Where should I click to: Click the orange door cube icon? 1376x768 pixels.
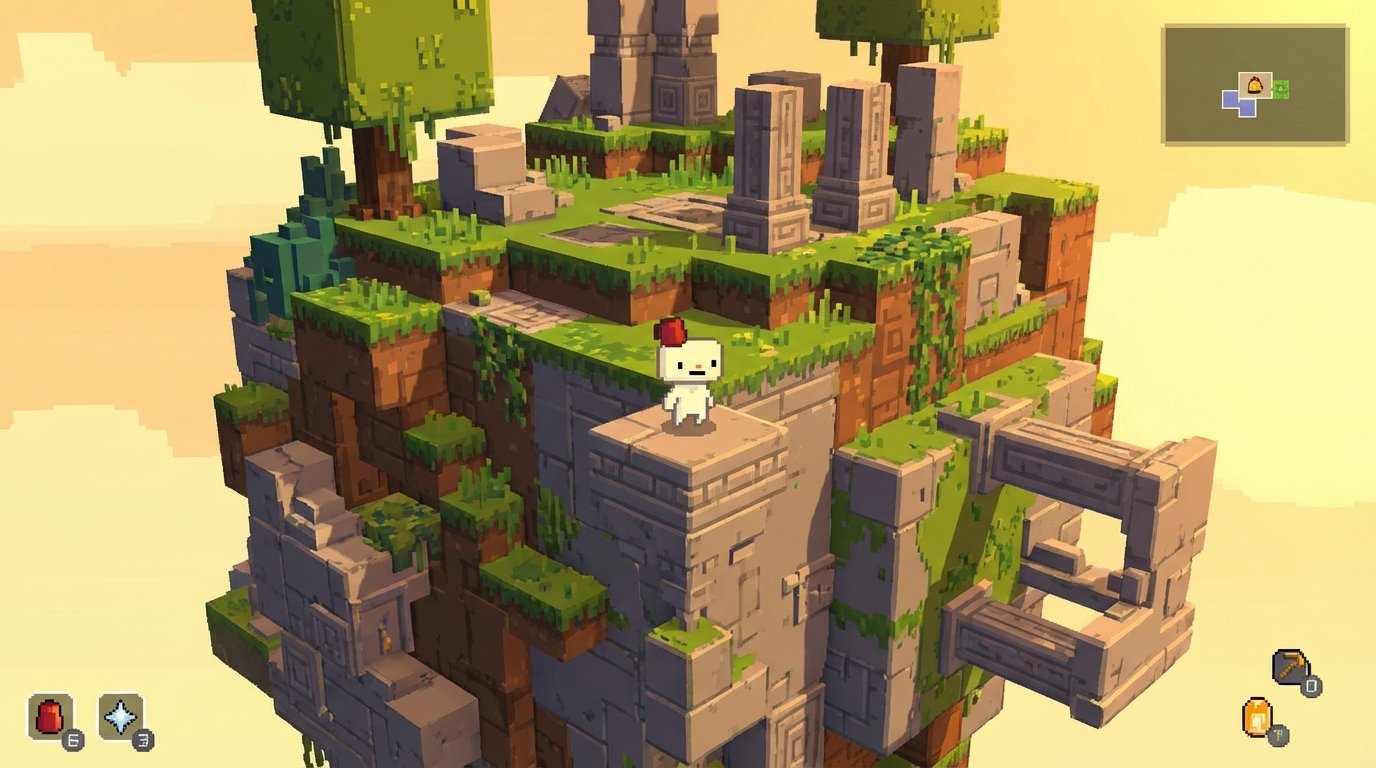point(1257,717)
